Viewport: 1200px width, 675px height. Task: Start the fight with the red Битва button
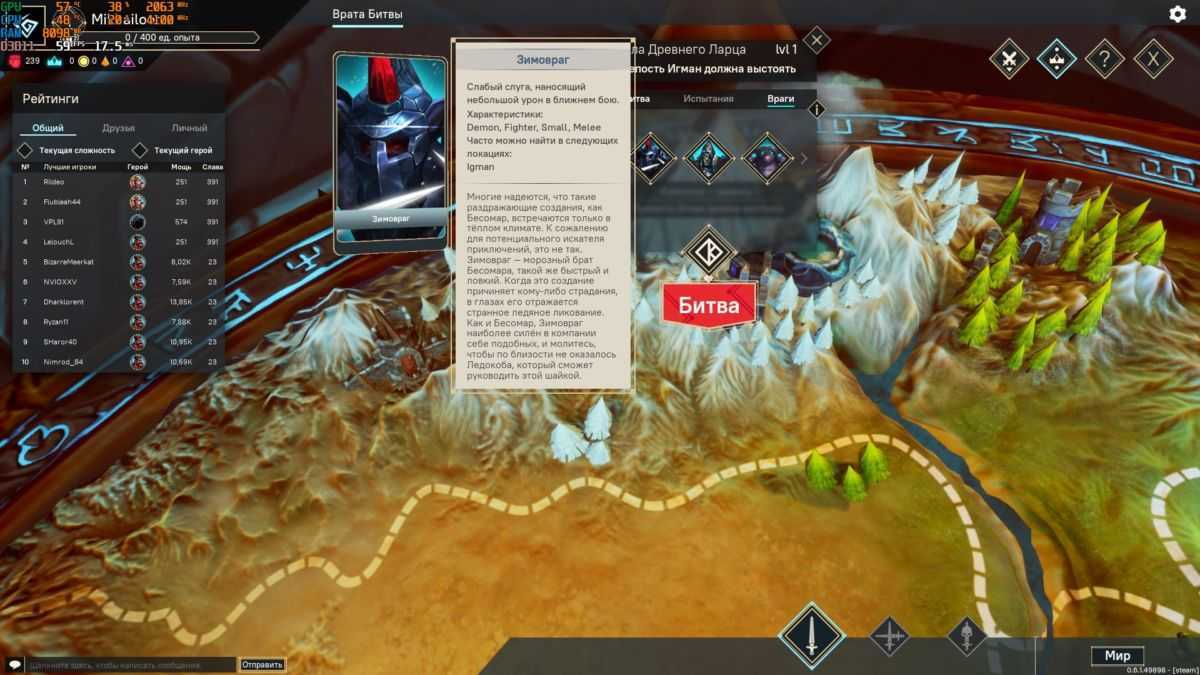[709, 305]
